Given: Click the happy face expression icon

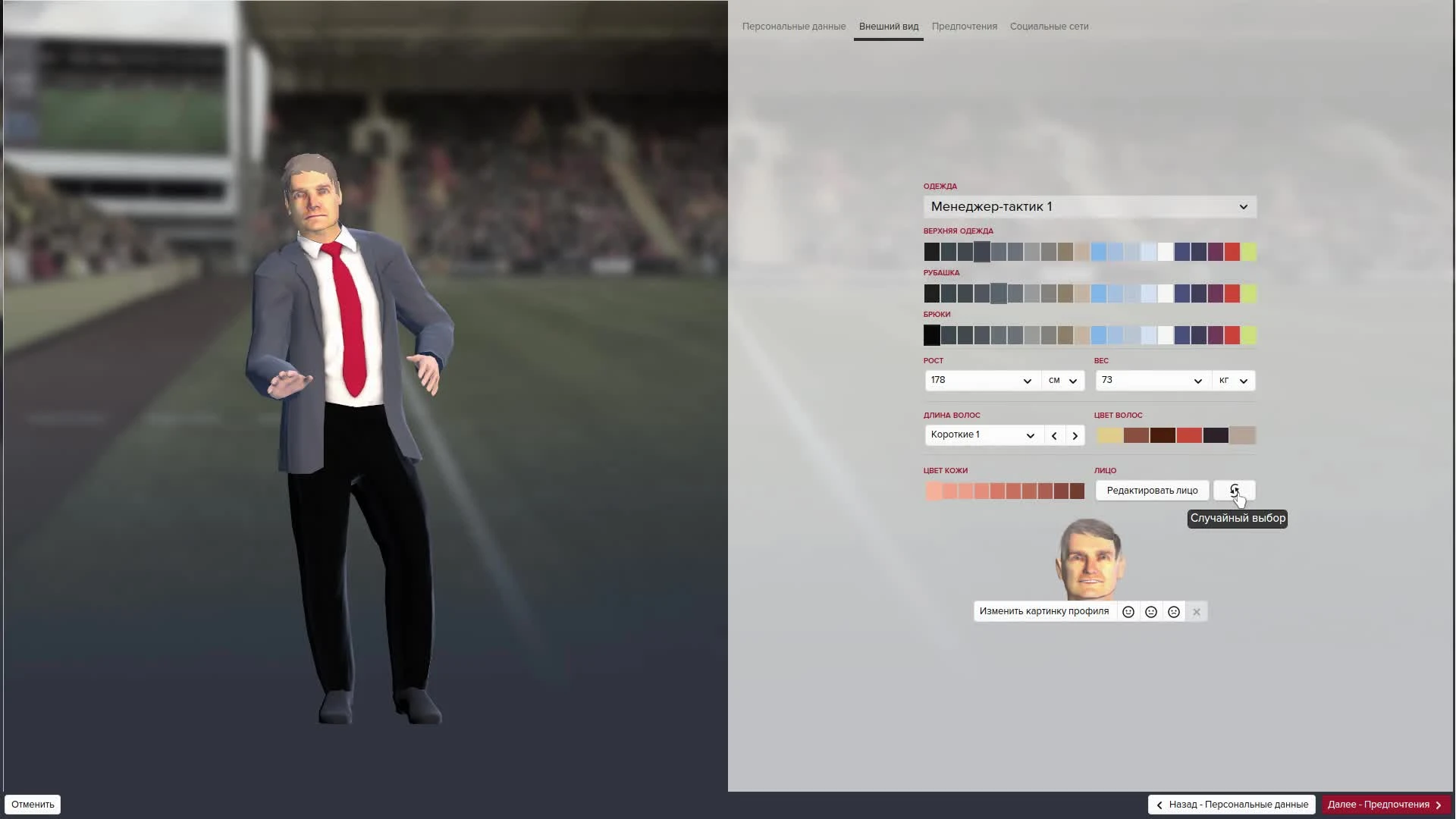Looking at the screenshot, I should coord(1128,611).
